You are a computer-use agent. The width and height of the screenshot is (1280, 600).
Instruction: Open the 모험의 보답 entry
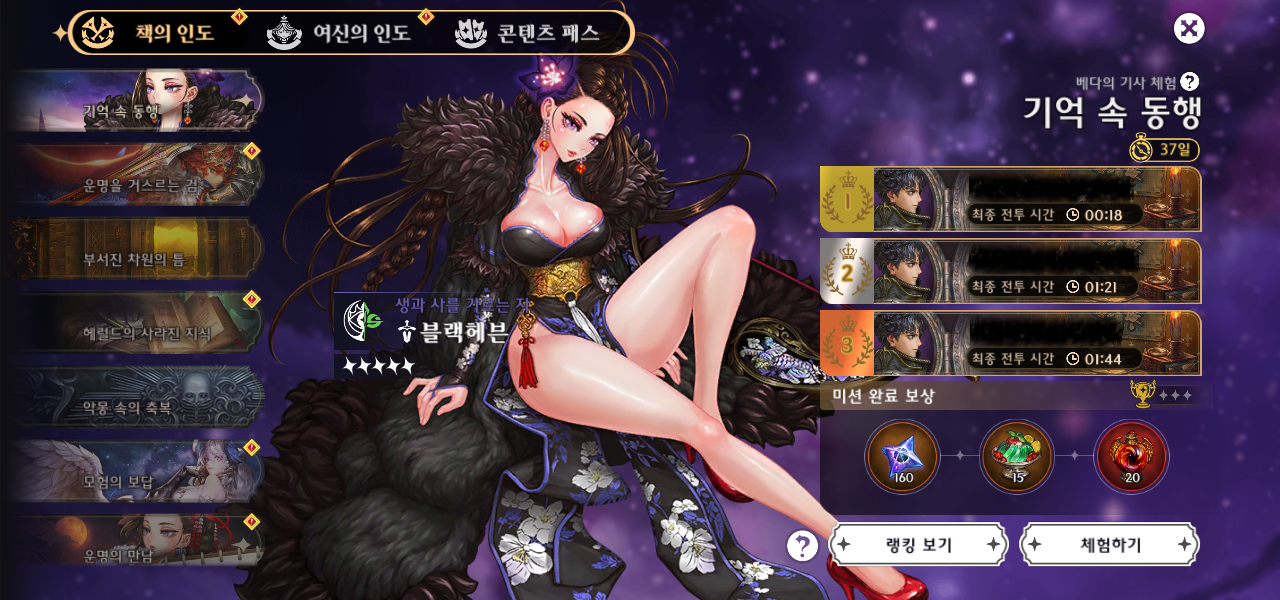coord(138,471)
